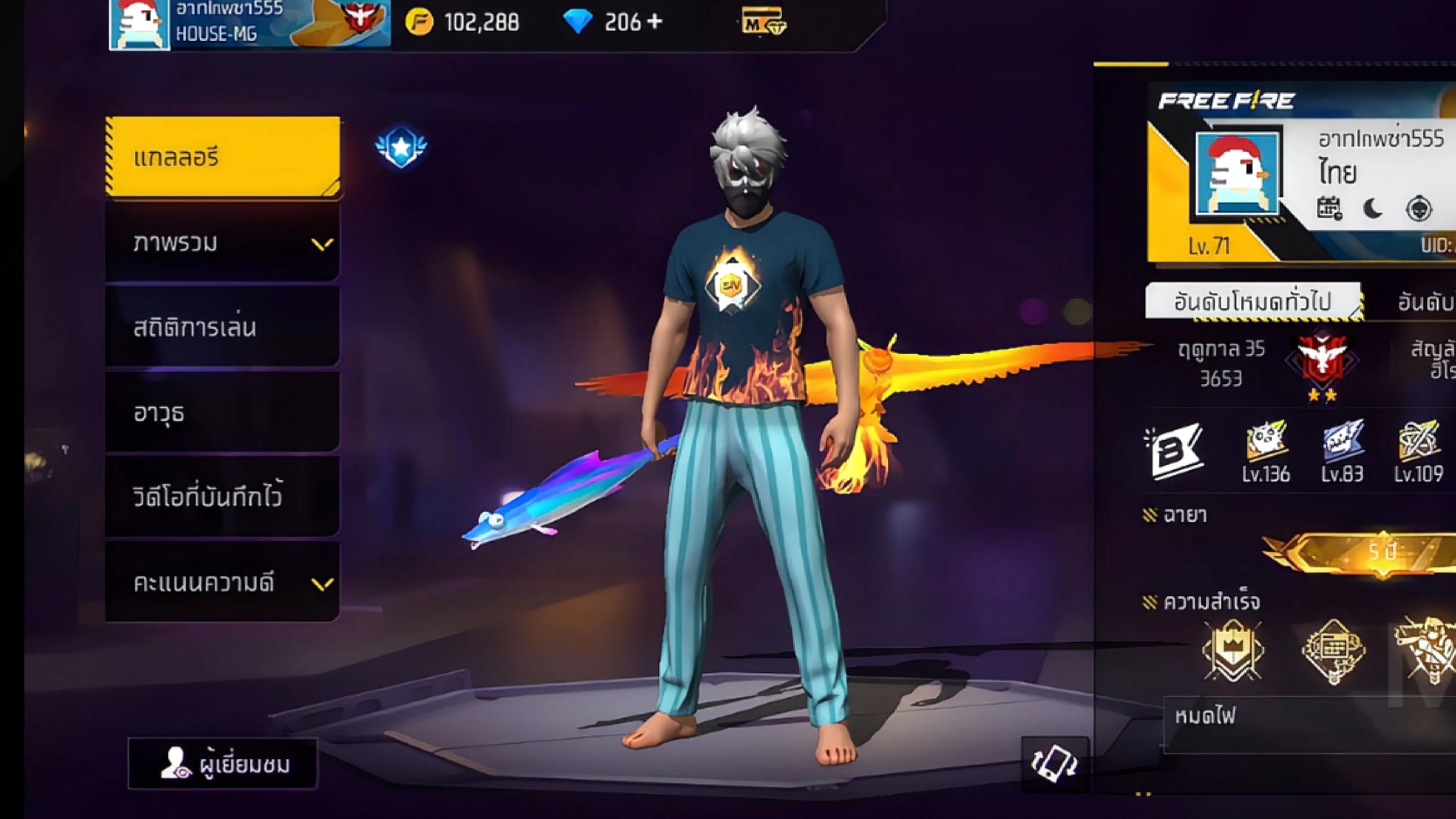Click the blue star badge icon
Screen dimensions: 1456x819
click(401, 147)
